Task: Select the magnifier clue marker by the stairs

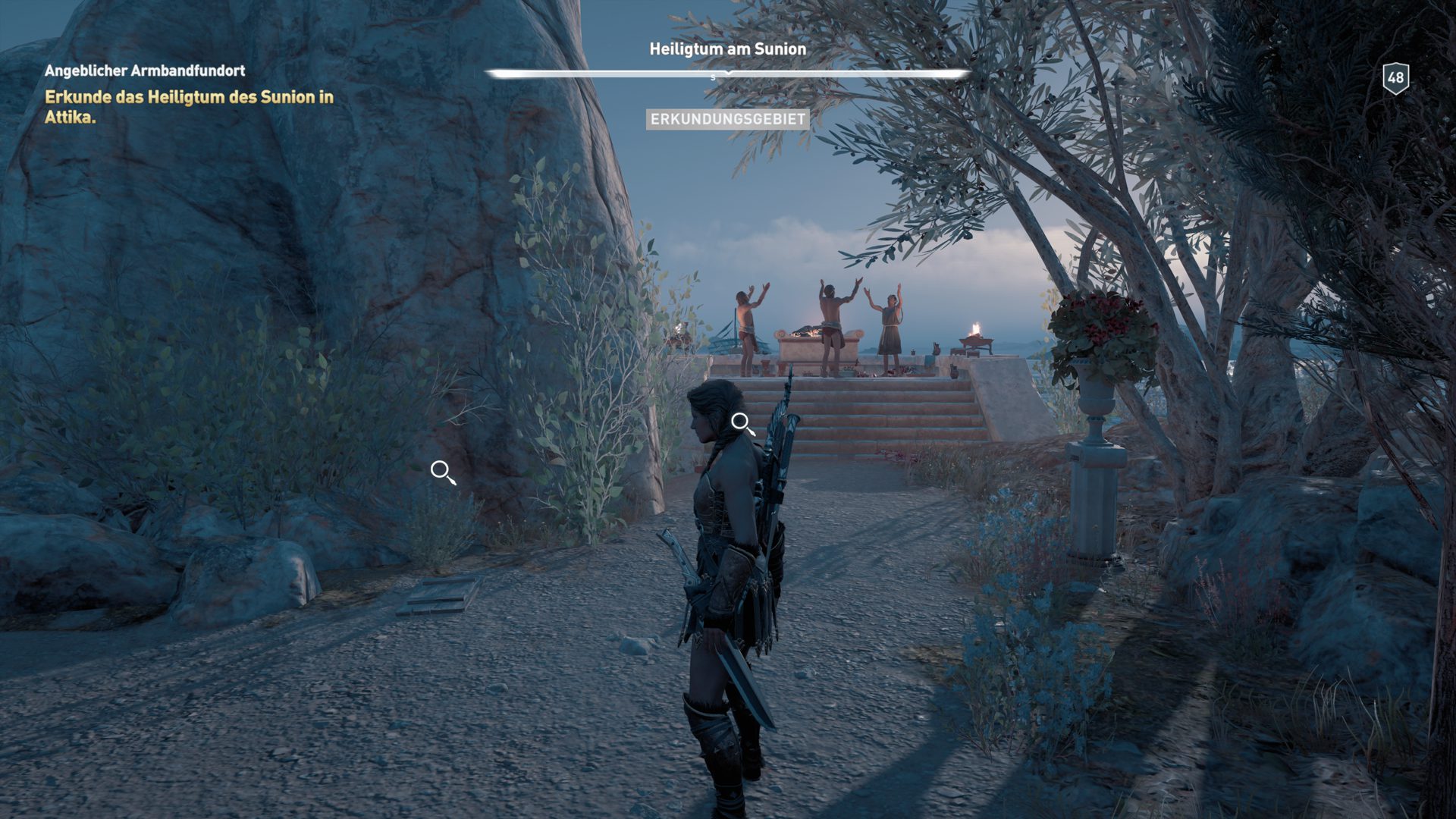Action: click(742, 423)
